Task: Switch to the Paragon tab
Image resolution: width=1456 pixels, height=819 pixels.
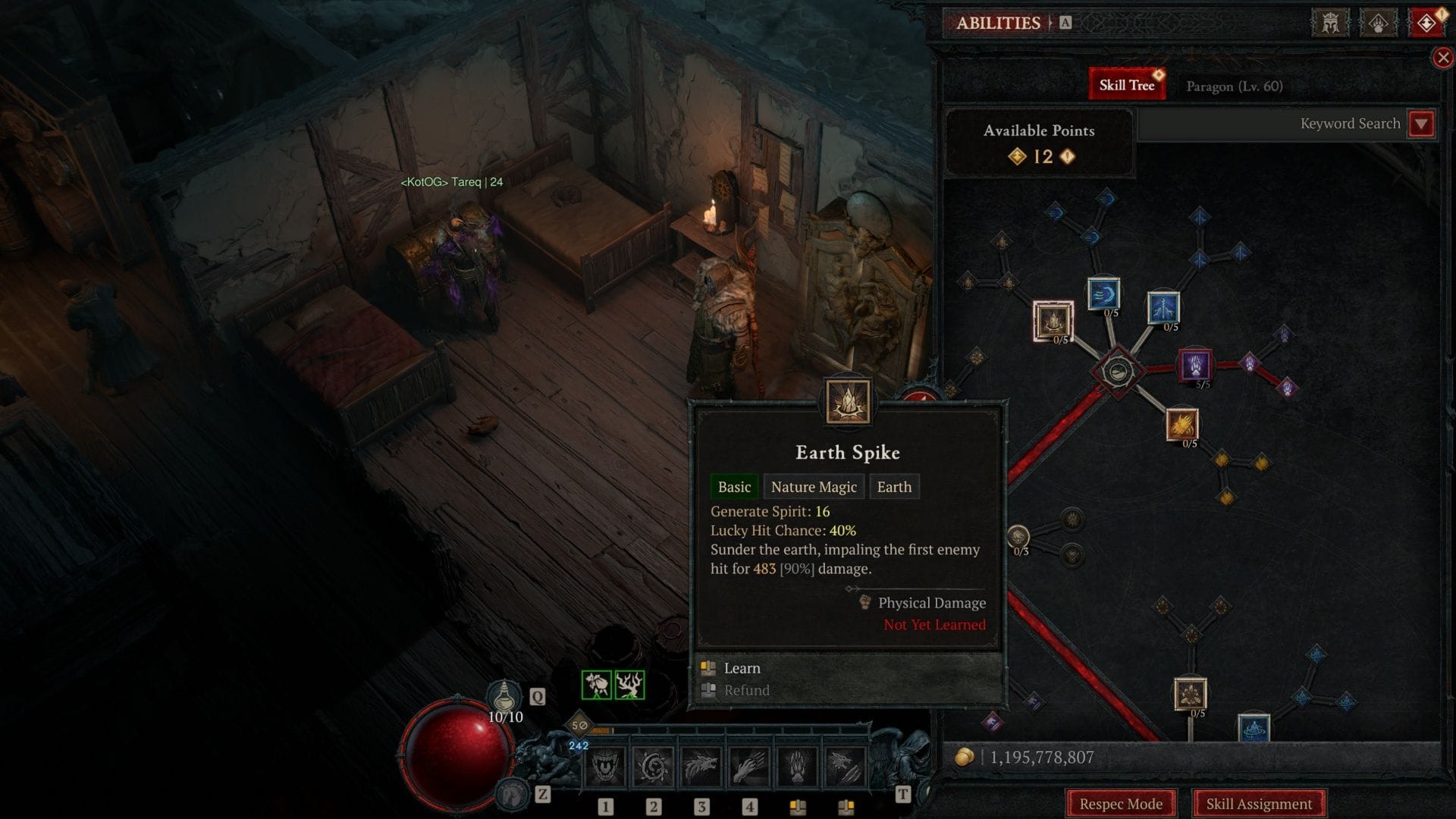Action: point(1234,86)
